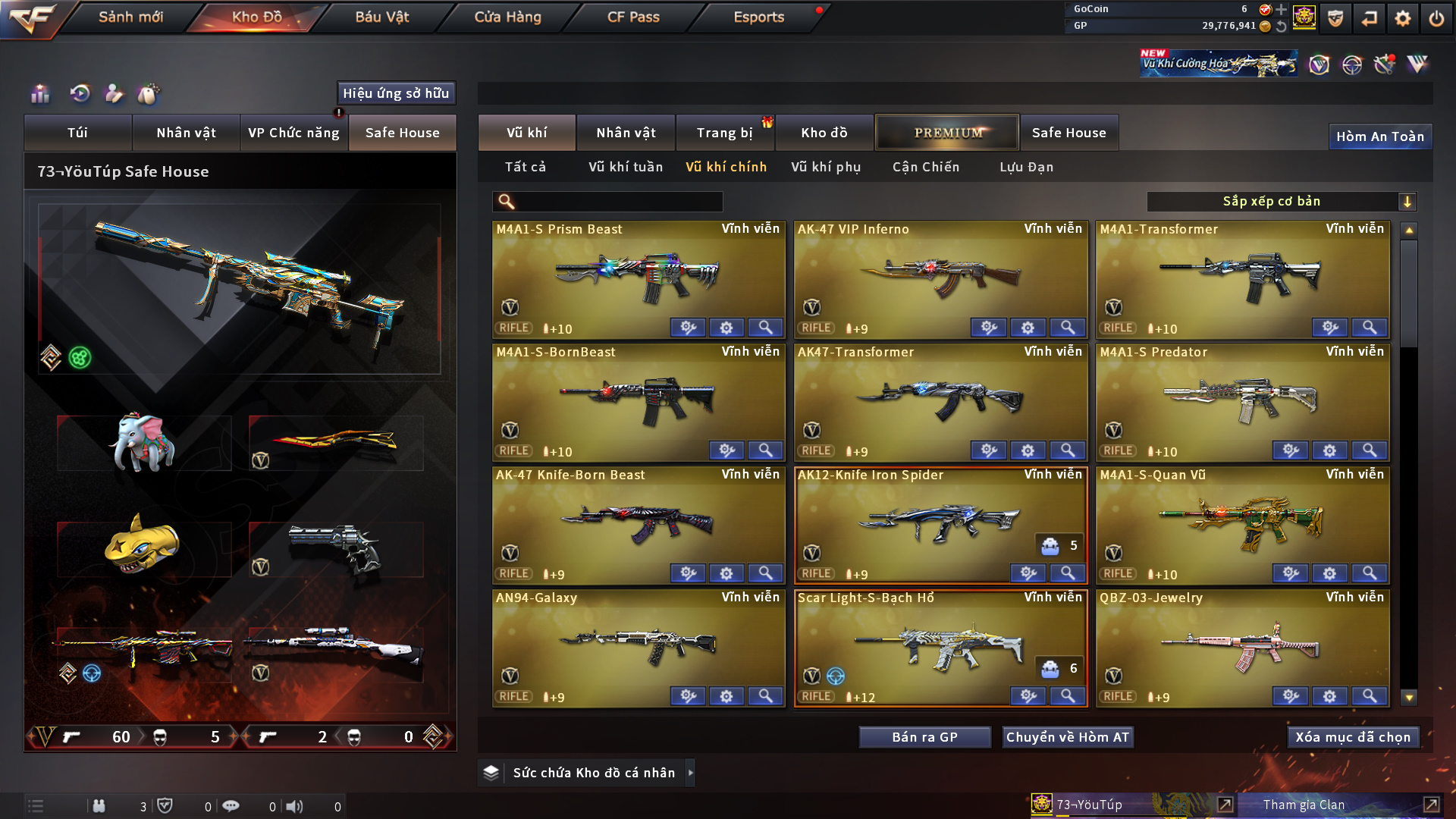Switch to the Nhân vật inventory tab

626,133
